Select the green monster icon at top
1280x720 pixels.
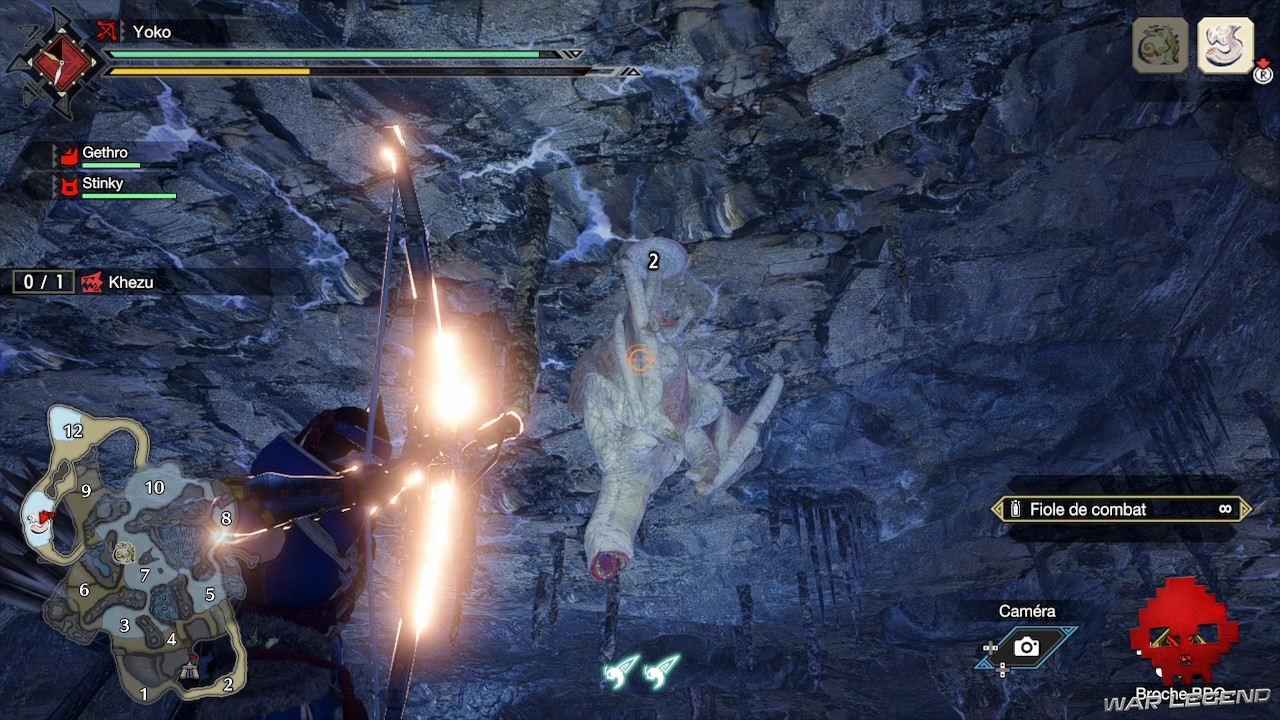[1160, 45]
